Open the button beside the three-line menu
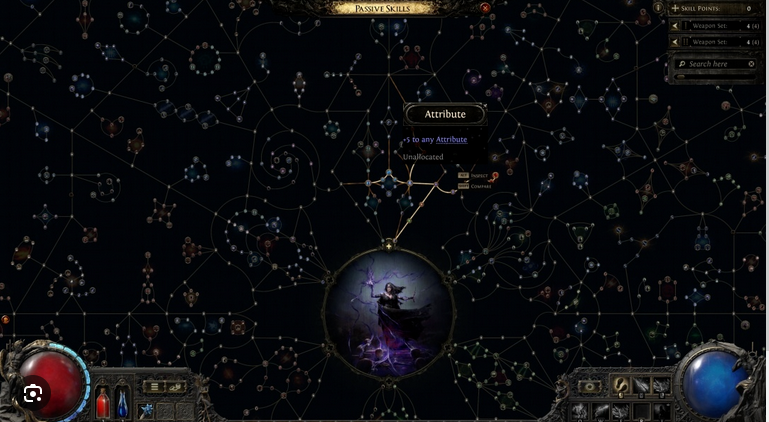769x422 pixels. point(175,387)
